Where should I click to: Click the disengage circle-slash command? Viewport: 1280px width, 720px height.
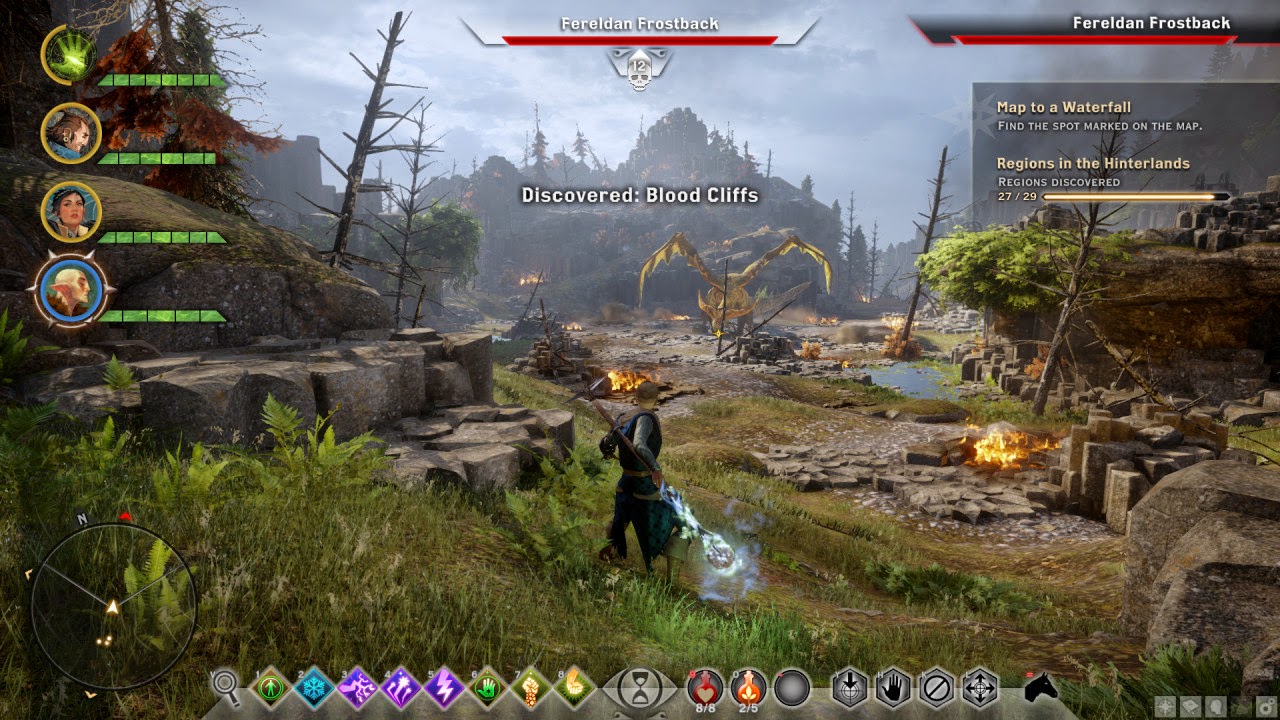pyautogui.click(x=936, y=687)
